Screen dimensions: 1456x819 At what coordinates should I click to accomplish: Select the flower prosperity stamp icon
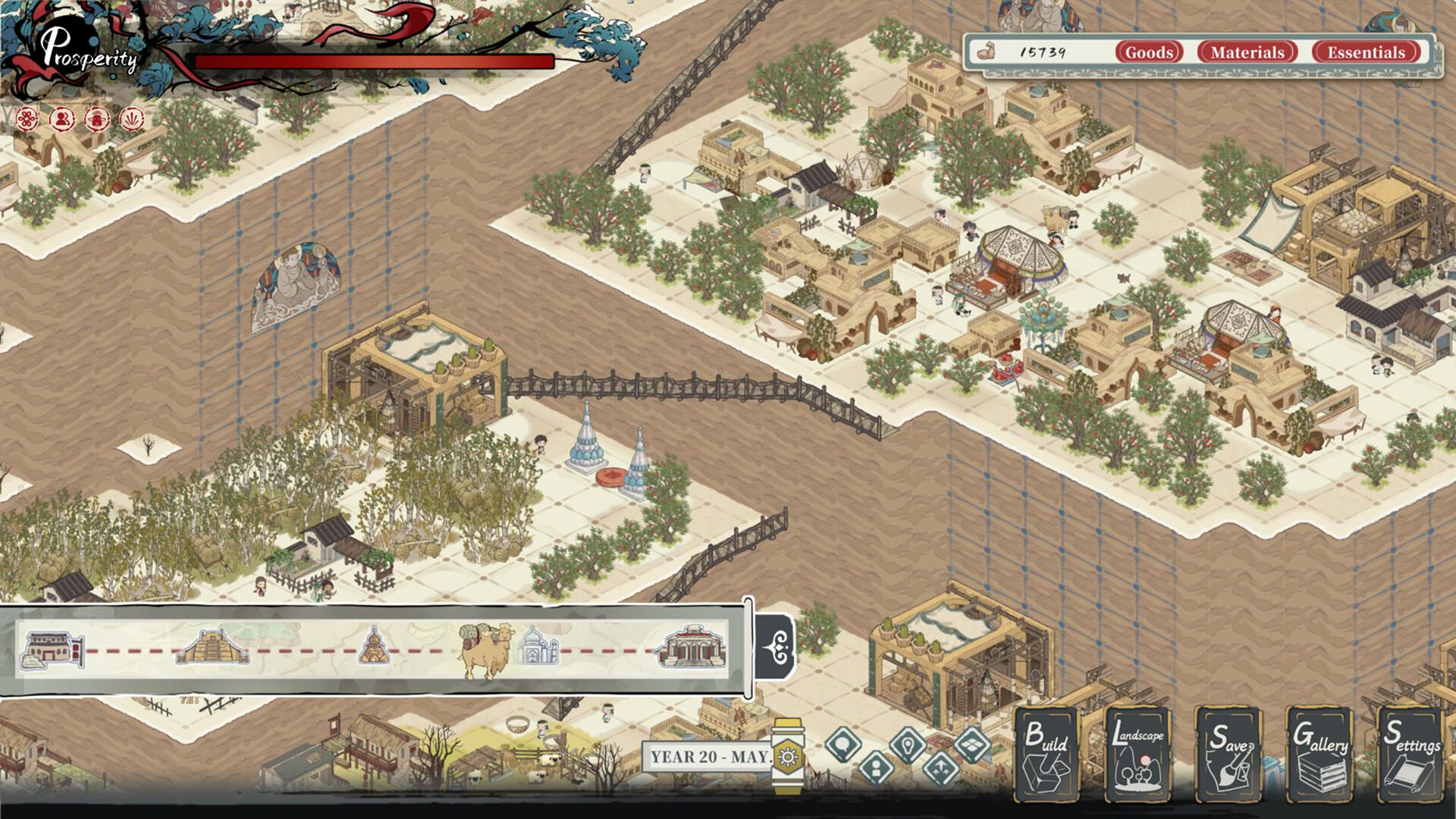pos(27,118)
